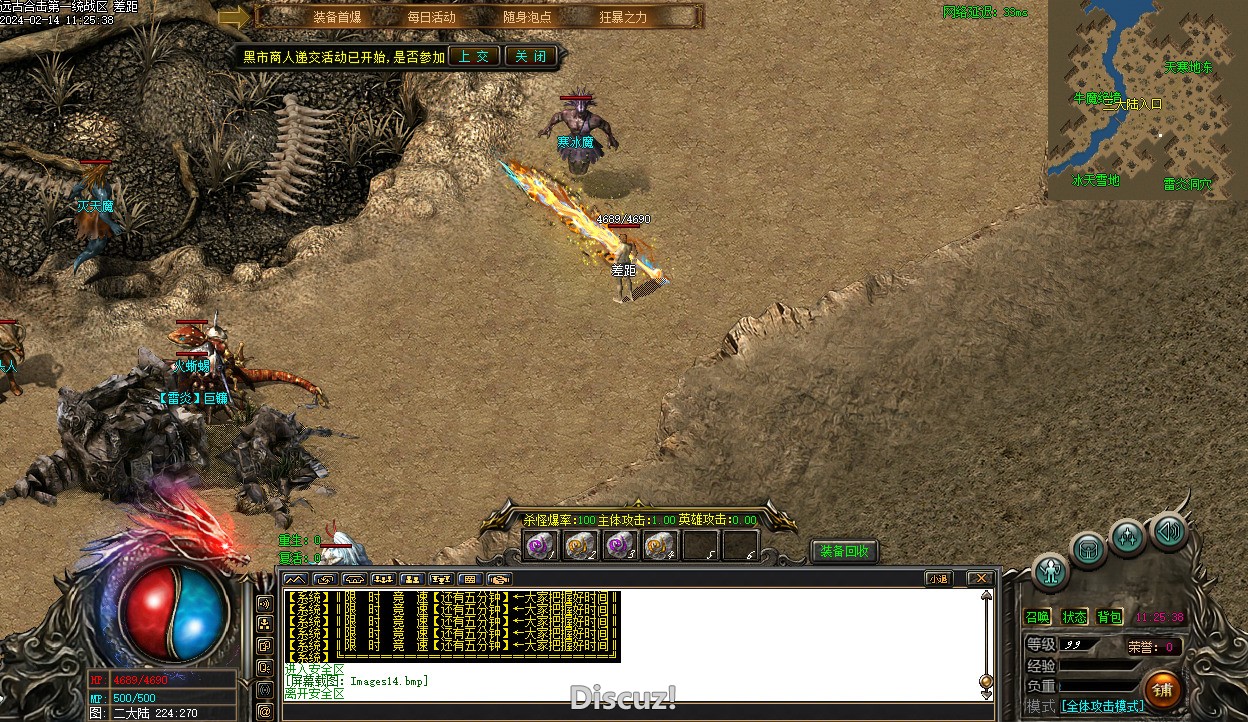
Task: Select the 随身泡点 menu entry
Action: 527,17
